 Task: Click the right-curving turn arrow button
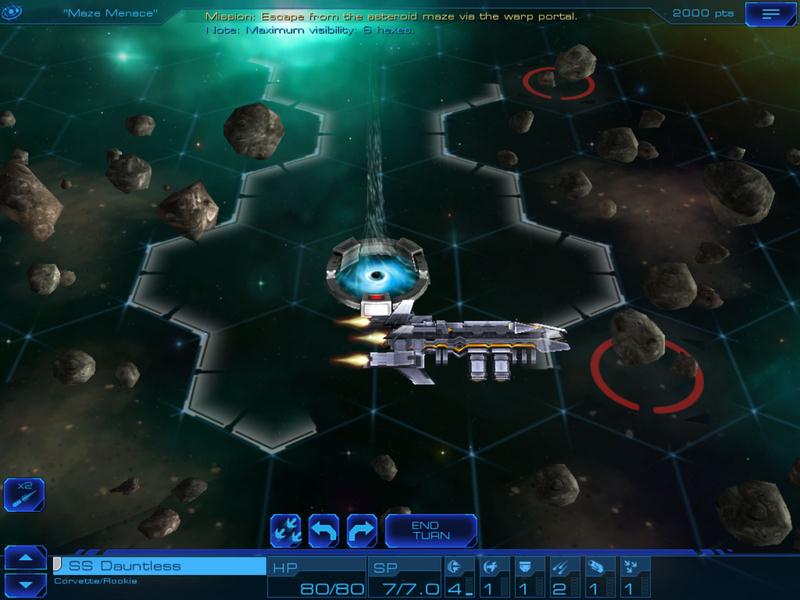(x=361, y=530)
